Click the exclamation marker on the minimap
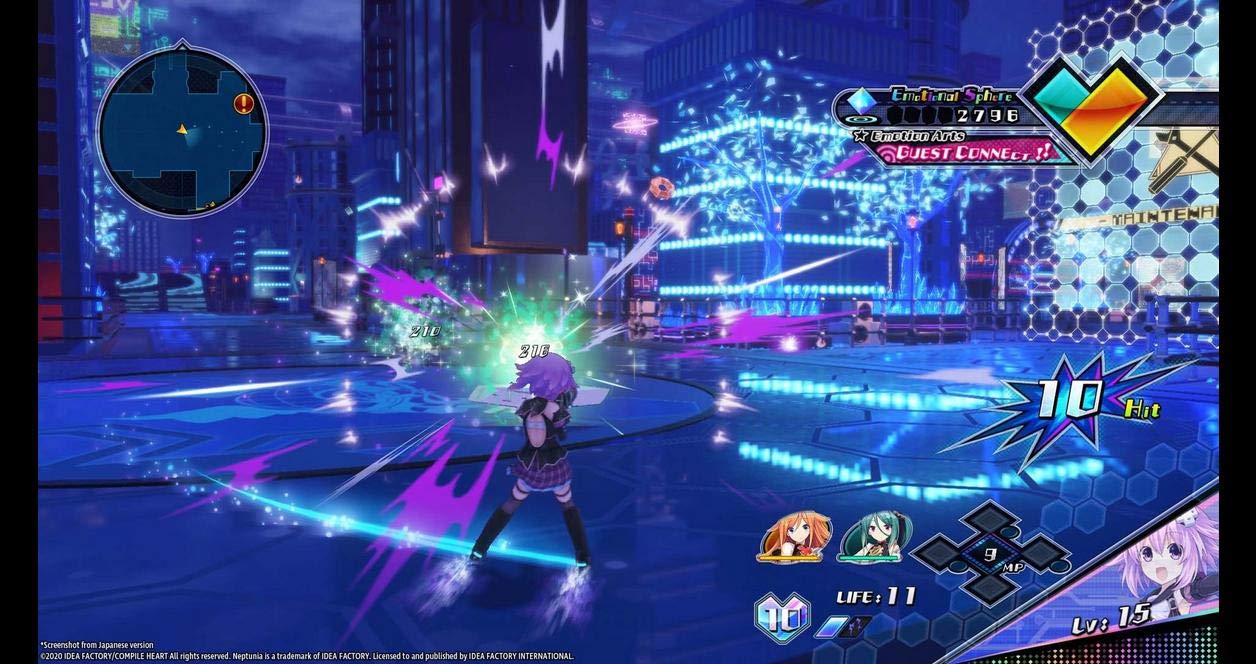This screenshot has width=1256, height=664. 243,104
